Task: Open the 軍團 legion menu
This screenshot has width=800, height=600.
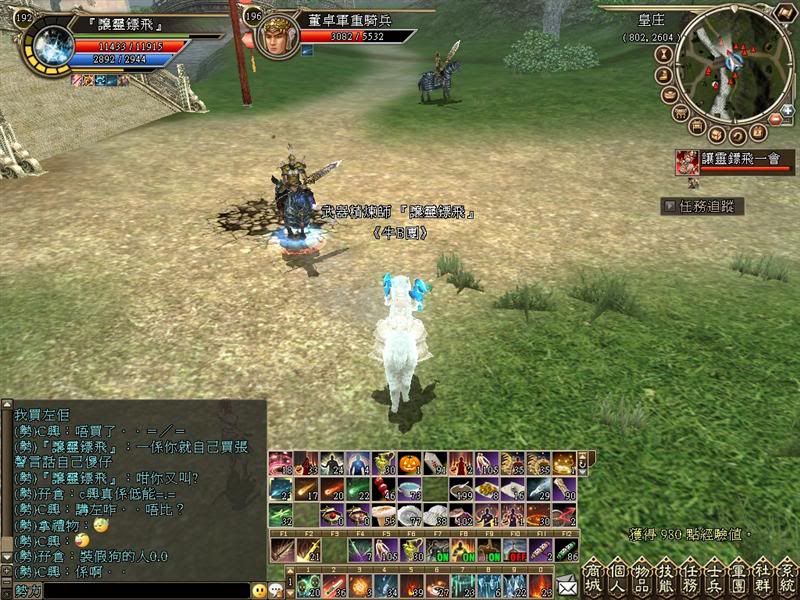Action: tap(738, 574)
